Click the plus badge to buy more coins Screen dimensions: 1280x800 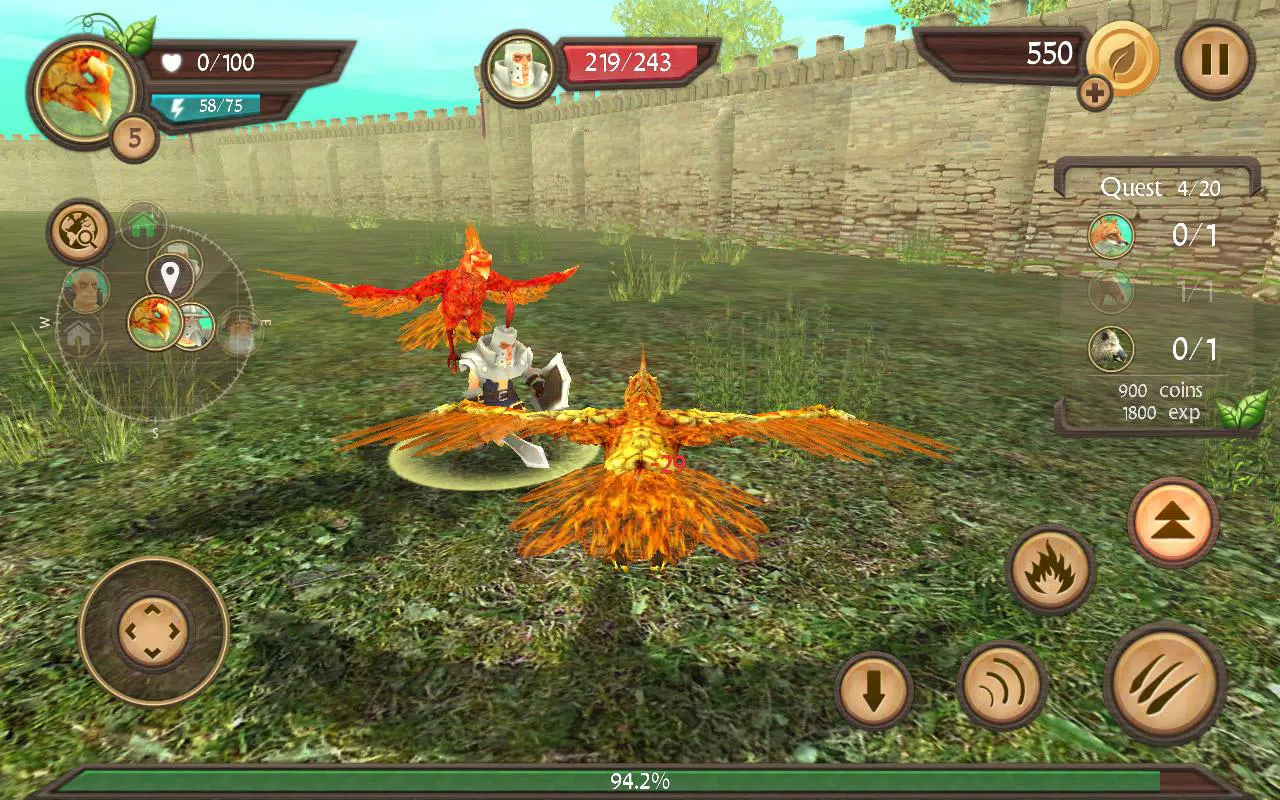[x=1097, y=94]
